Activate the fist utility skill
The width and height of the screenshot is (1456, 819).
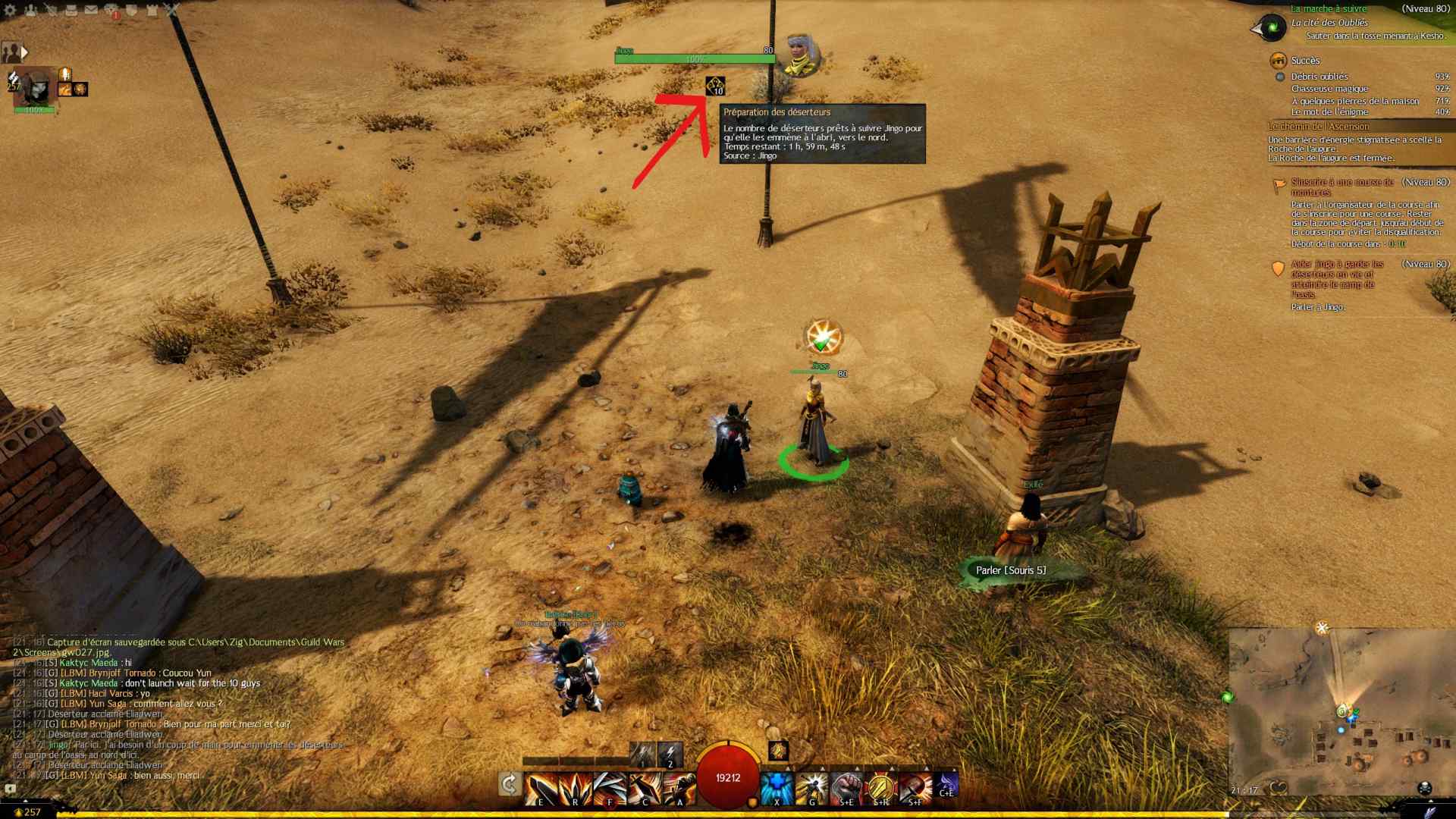(x=846, y=789)
